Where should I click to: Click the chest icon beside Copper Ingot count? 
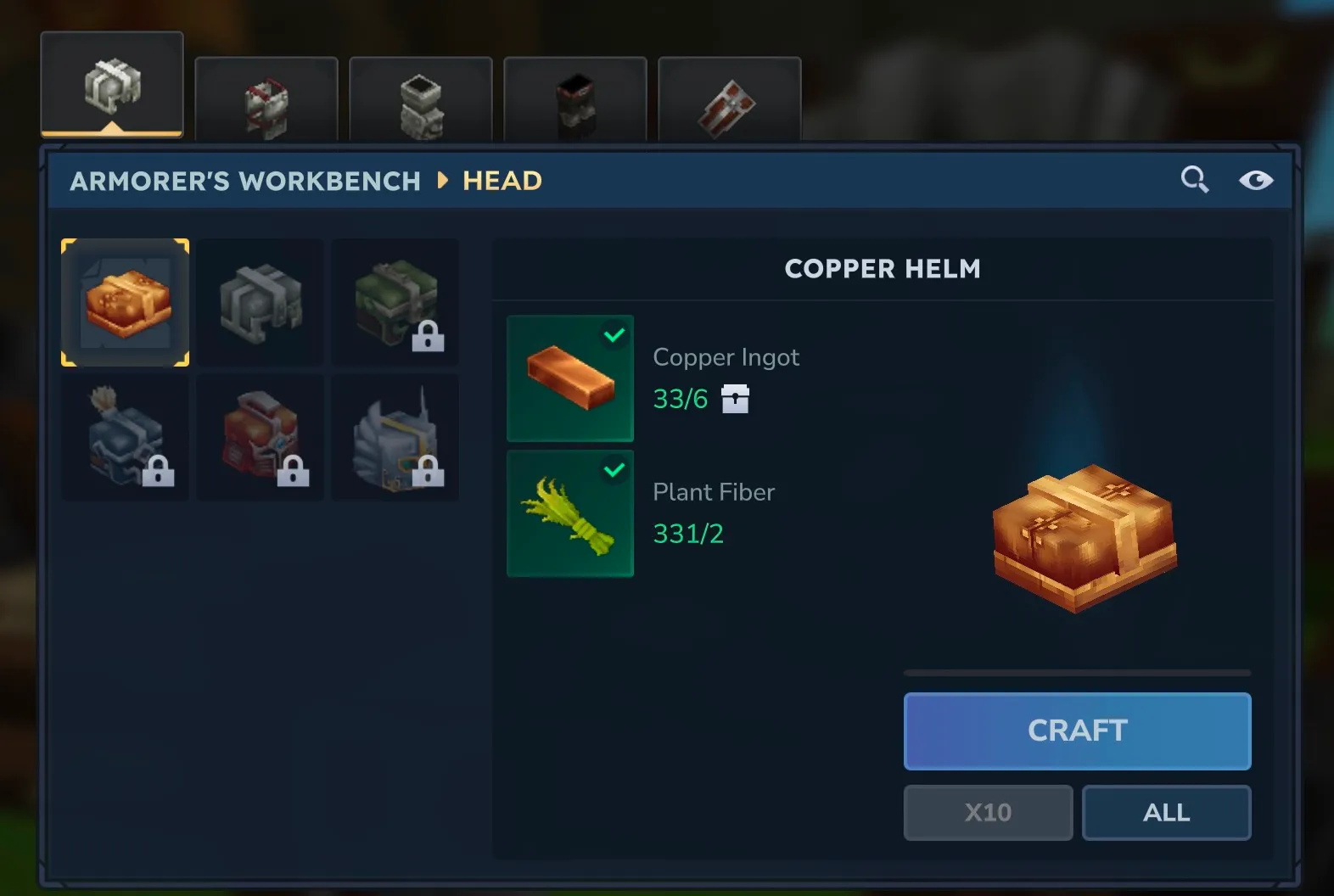tap(735, 398)
